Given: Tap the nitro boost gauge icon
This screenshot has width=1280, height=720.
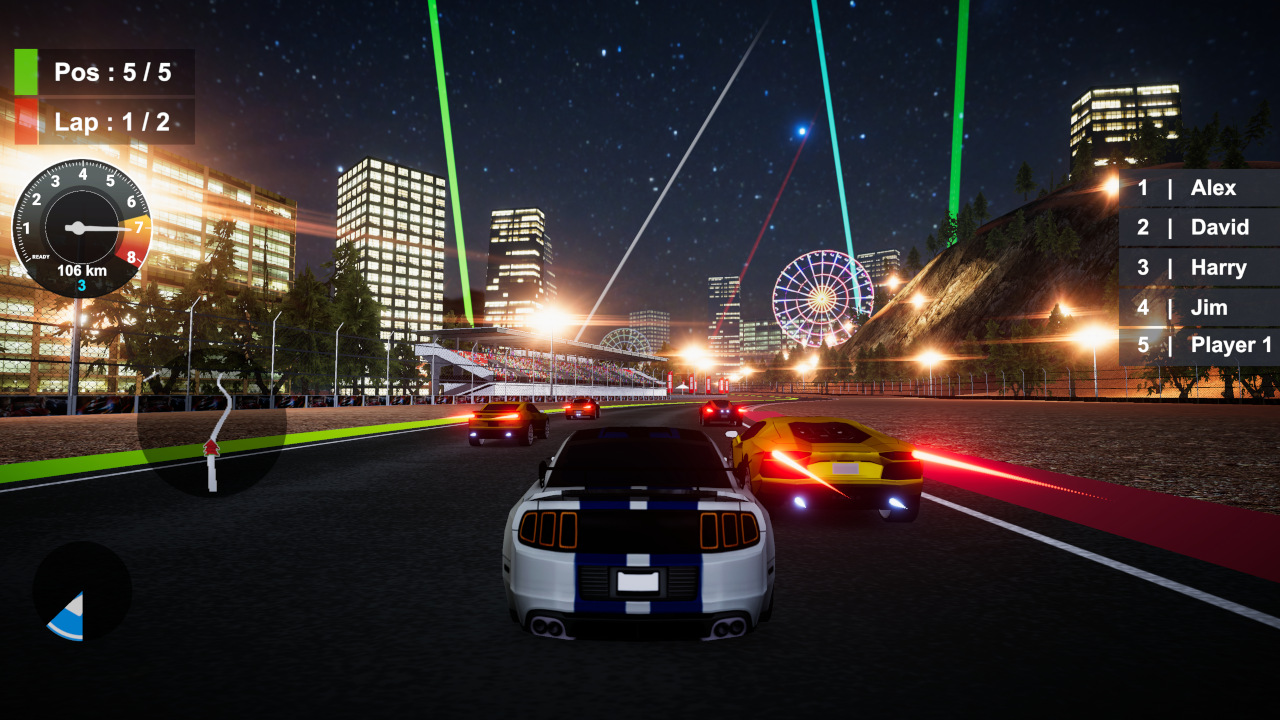Looking at the screenshot, I should tap(82, 590).
